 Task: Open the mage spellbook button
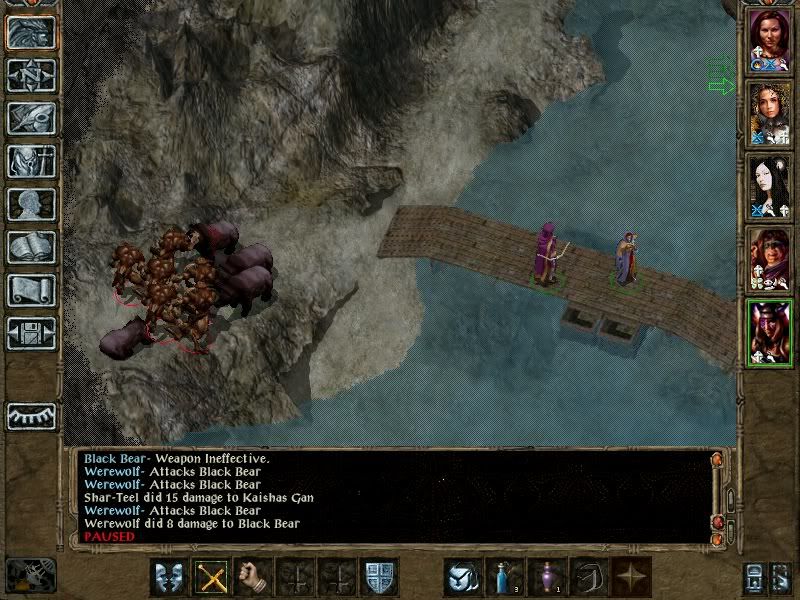point(31,247)
